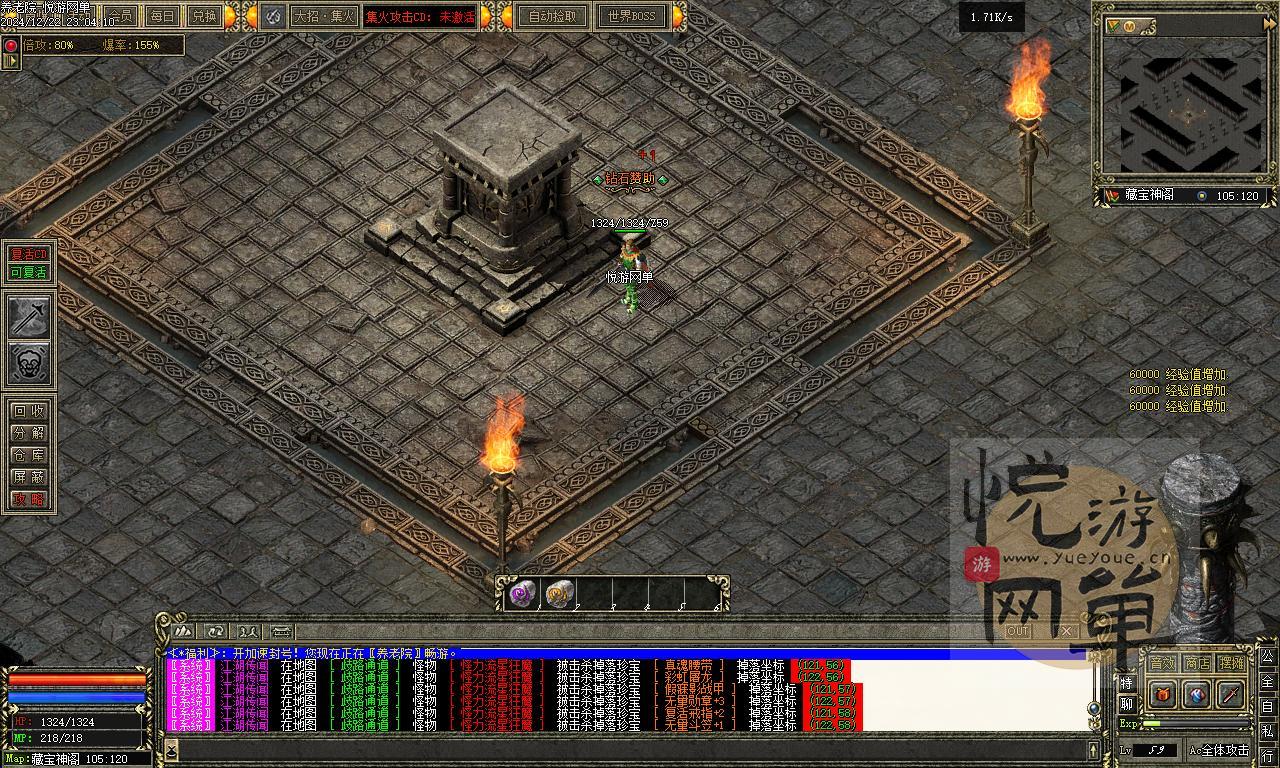Screen dimensions: 1280x768
Task: Activate the 大招·集火 ultimate button
Action: [323, 16]
